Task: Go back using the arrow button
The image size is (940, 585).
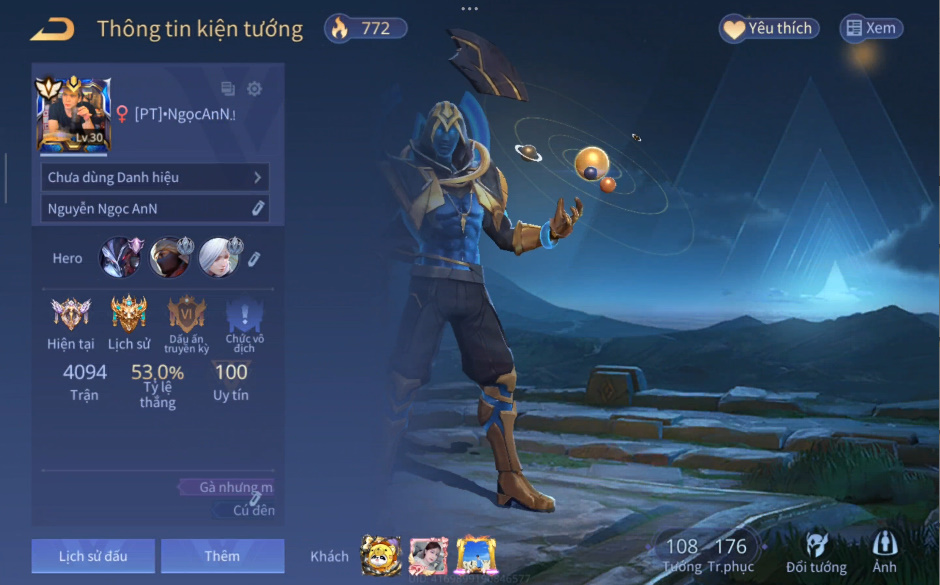Action: [52, 30]
